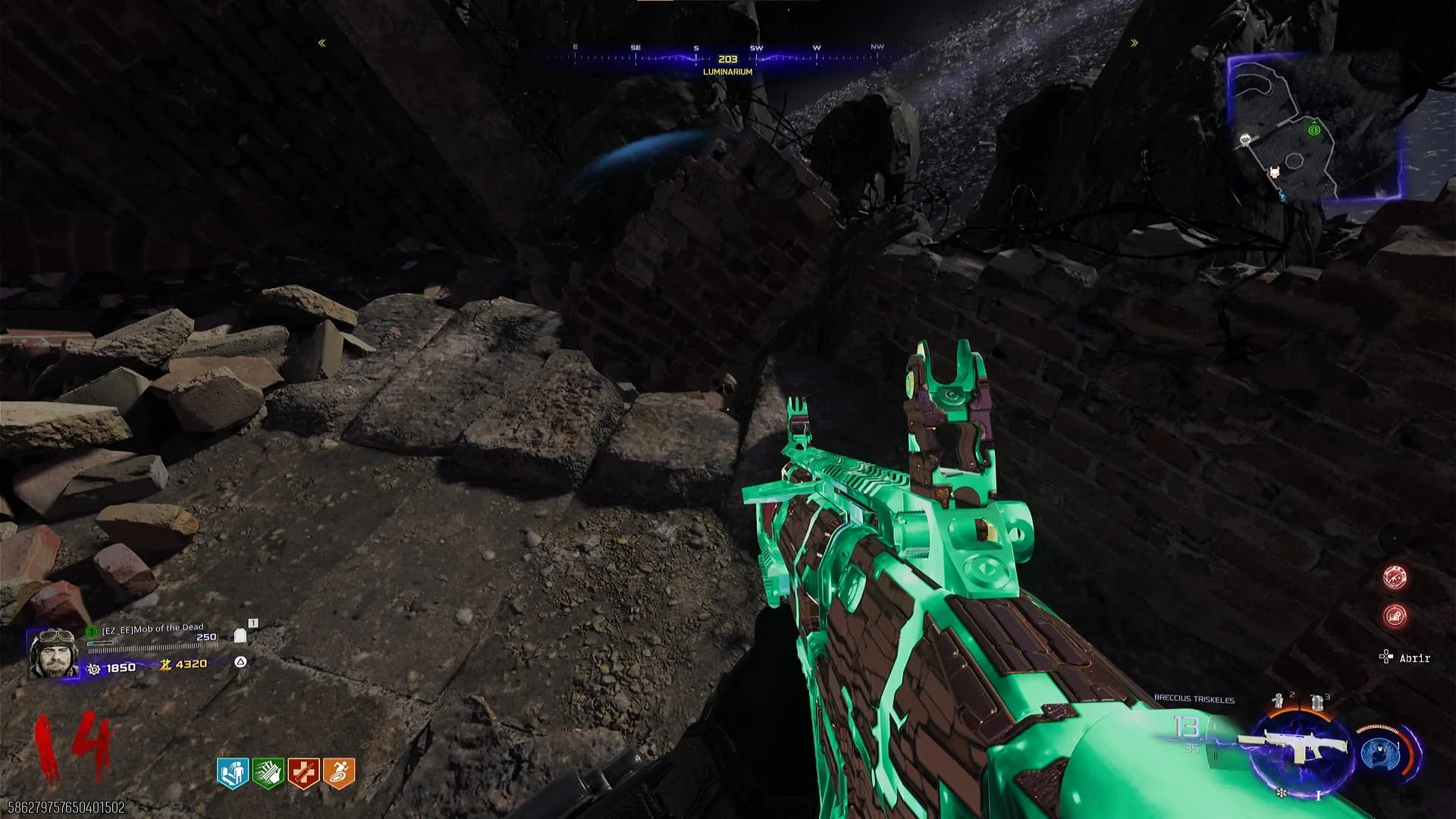Select the blue marker on the minimap
This screenshot has height=819, width=1456.
coord(1282,196)
